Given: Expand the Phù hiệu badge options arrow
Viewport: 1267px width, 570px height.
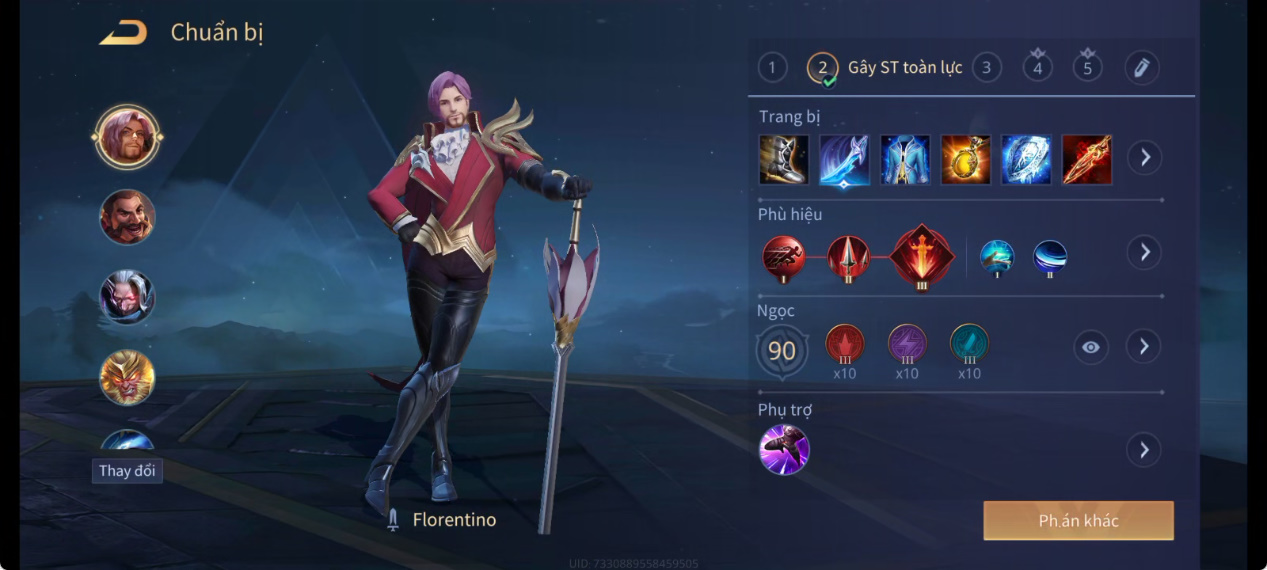Looking at the screenshot, I should tap(1144, 252).
